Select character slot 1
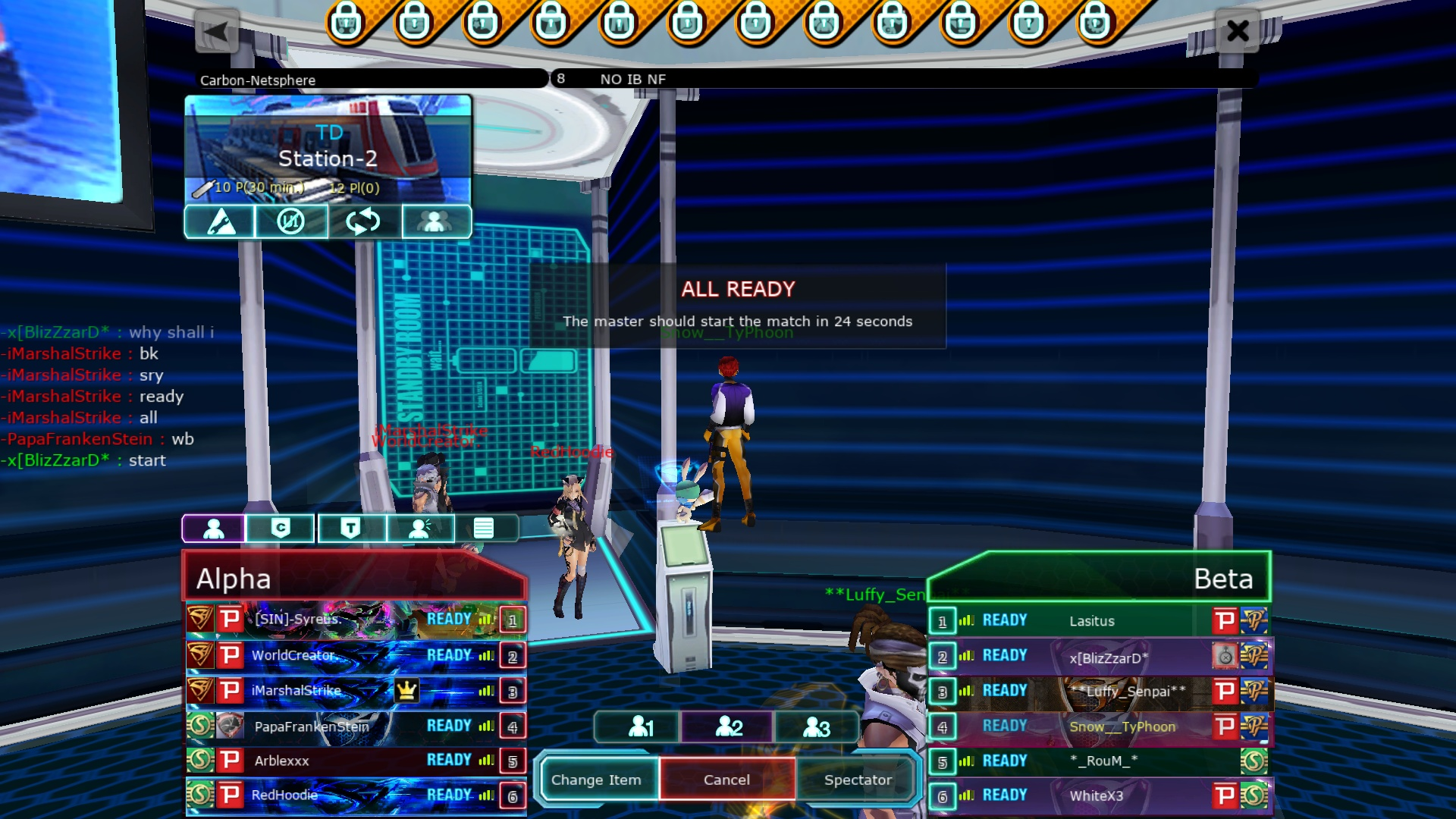1456x819 pixels. tap(641, 726)
